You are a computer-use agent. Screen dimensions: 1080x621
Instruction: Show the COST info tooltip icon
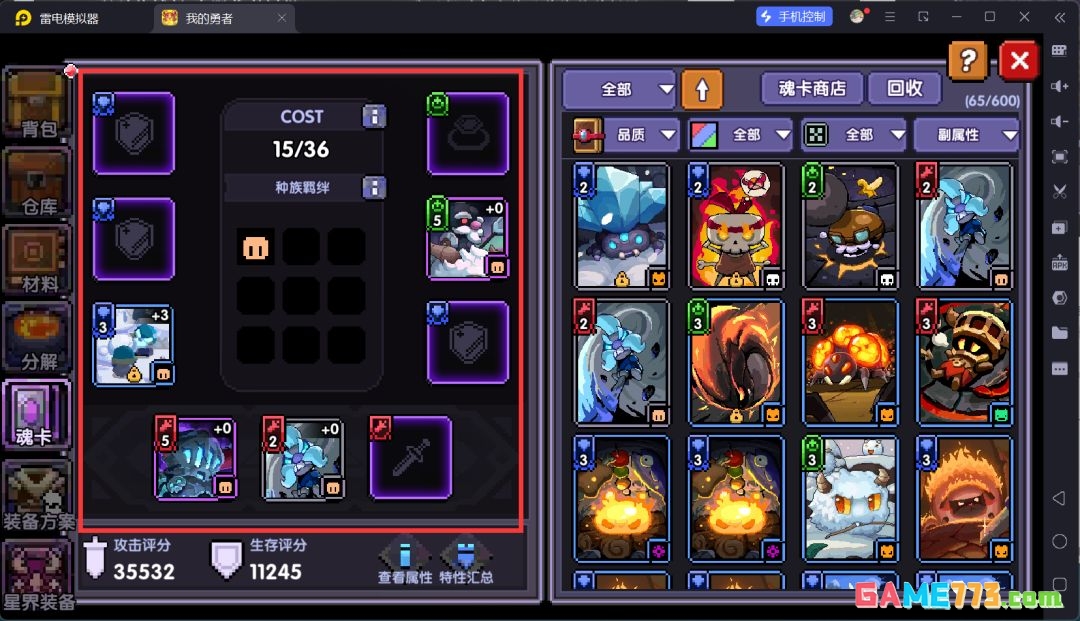tap(374, 117)
